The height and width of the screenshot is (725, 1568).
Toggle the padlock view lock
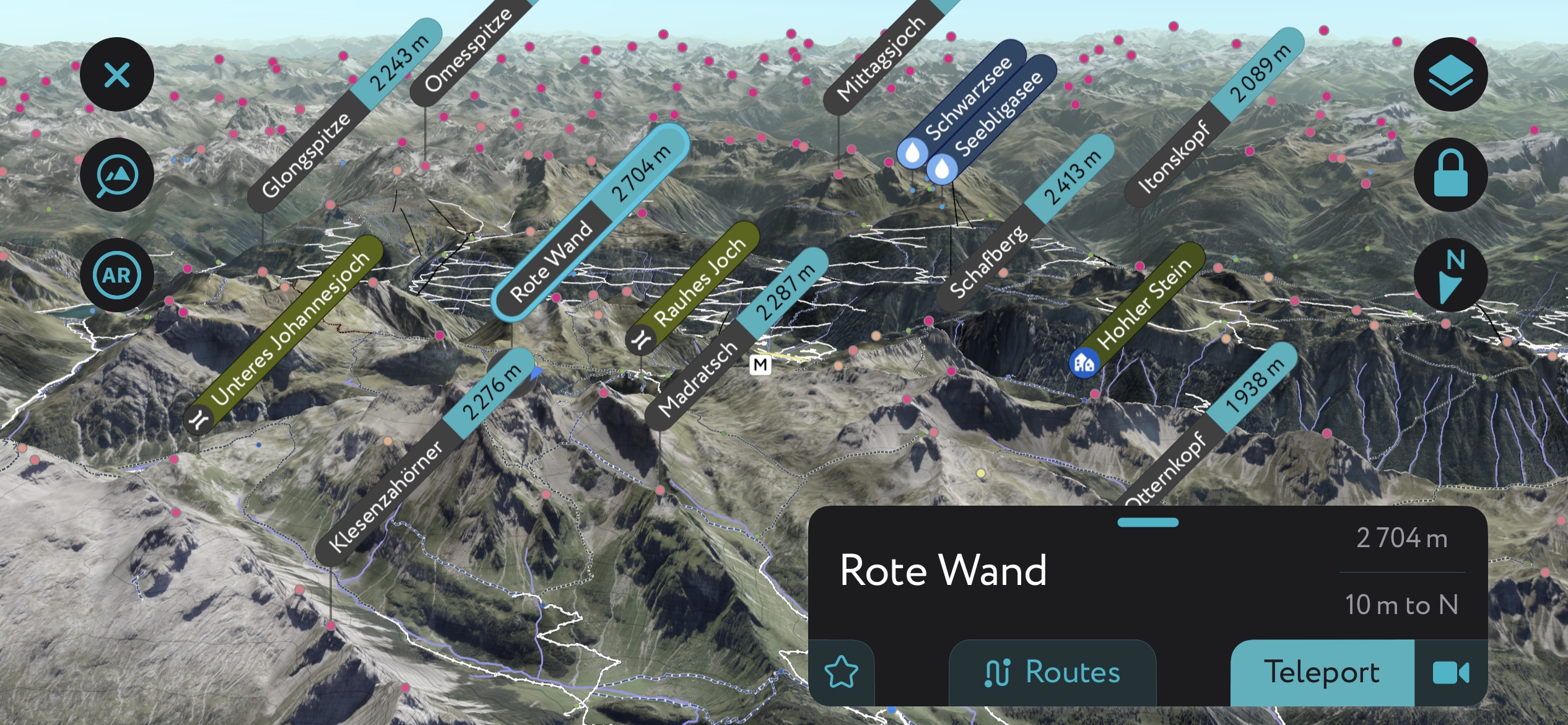tap(1450, 175)
